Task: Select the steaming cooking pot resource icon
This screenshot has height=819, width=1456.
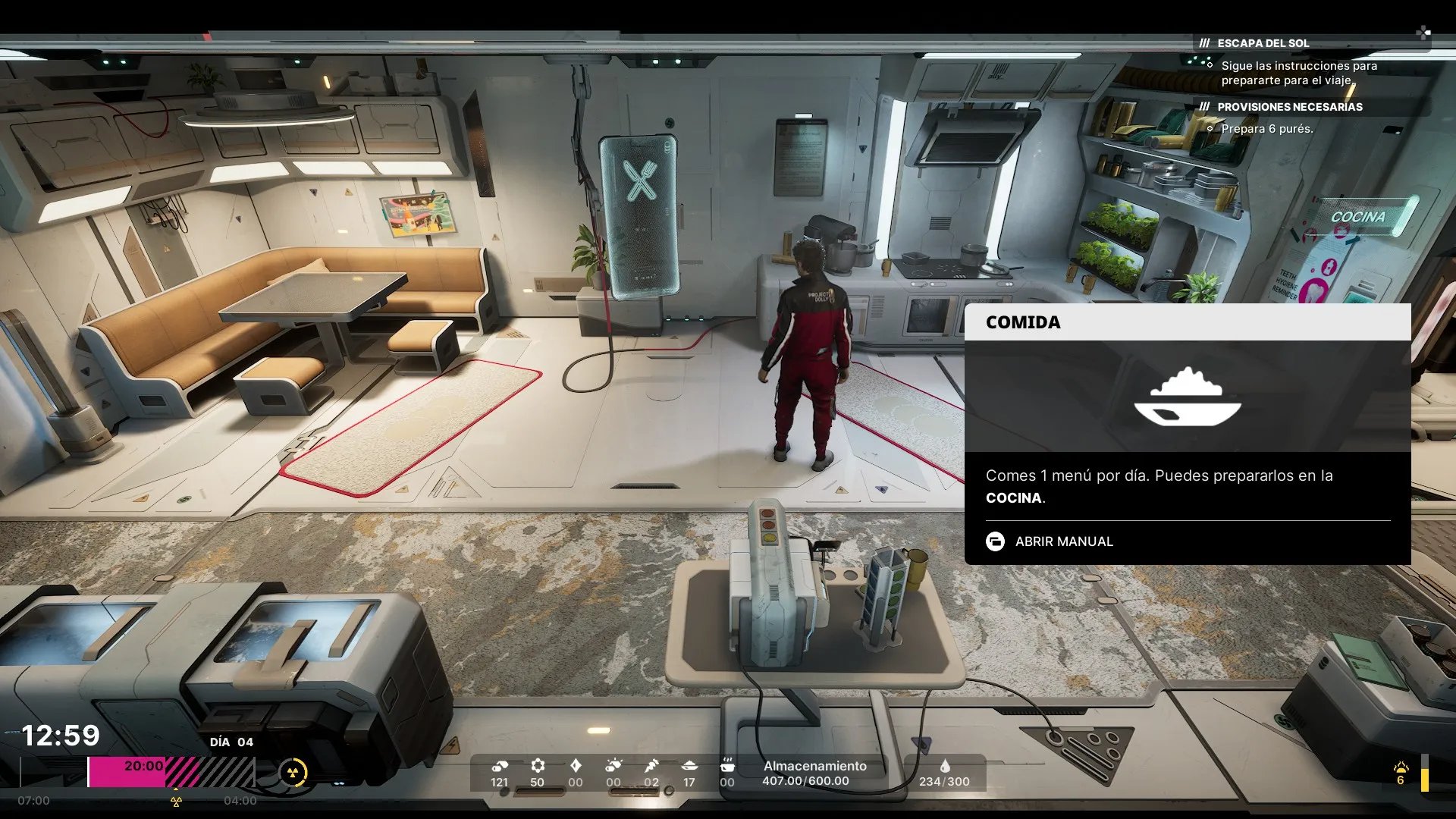Action: click(726, 765)
